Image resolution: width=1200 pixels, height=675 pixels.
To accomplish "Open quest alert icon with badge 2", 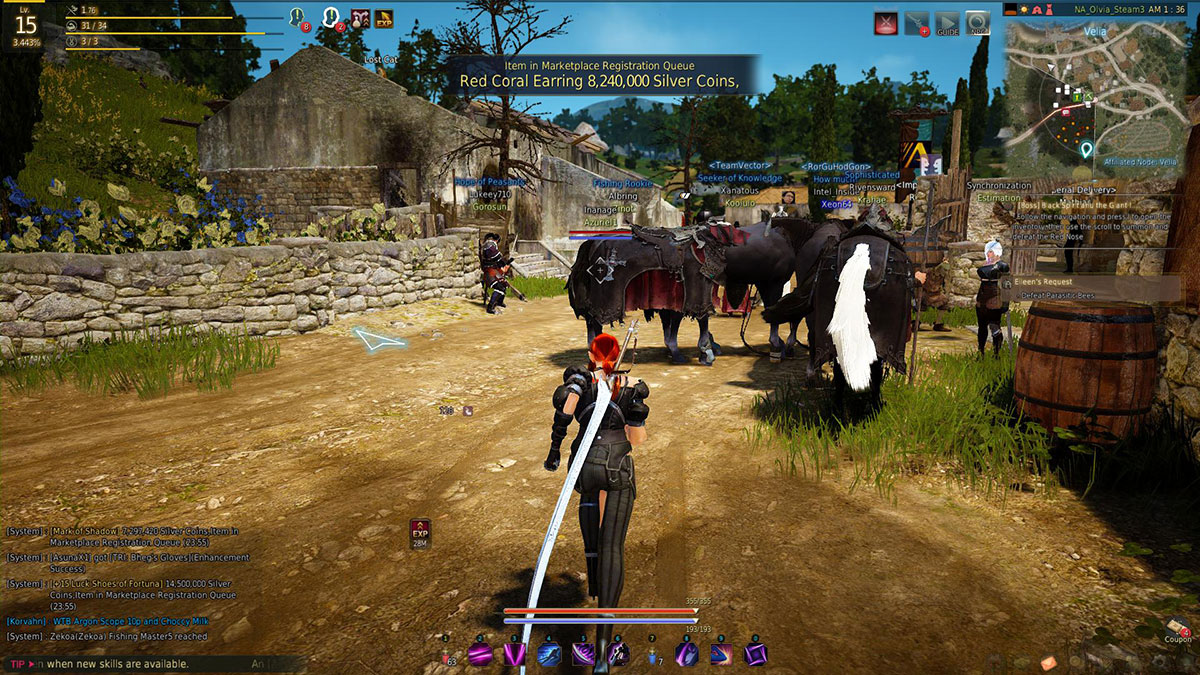I will [x=330, y=17].
